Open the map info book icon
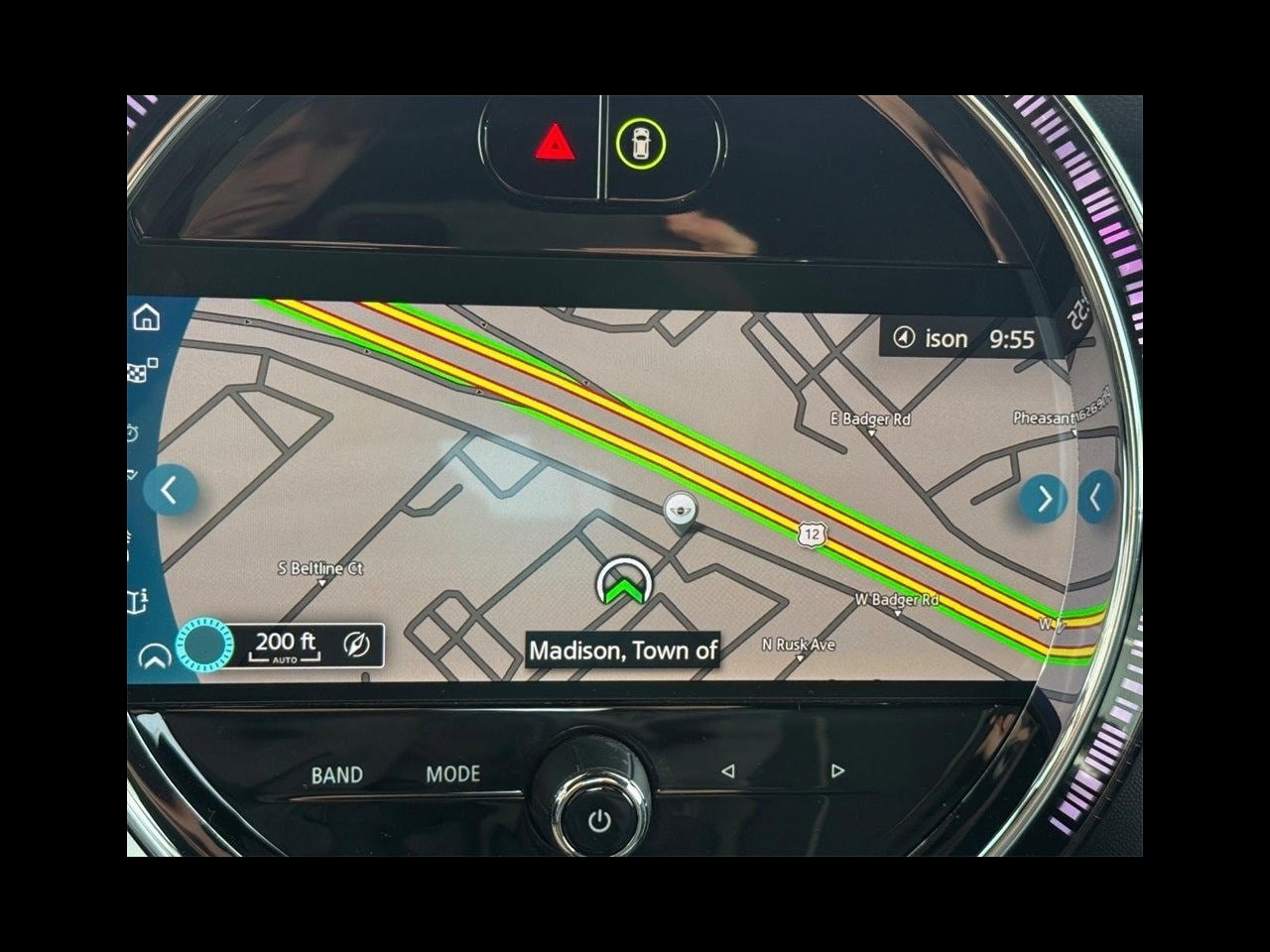The image size is (1270, 952). [x=139, y=601]
